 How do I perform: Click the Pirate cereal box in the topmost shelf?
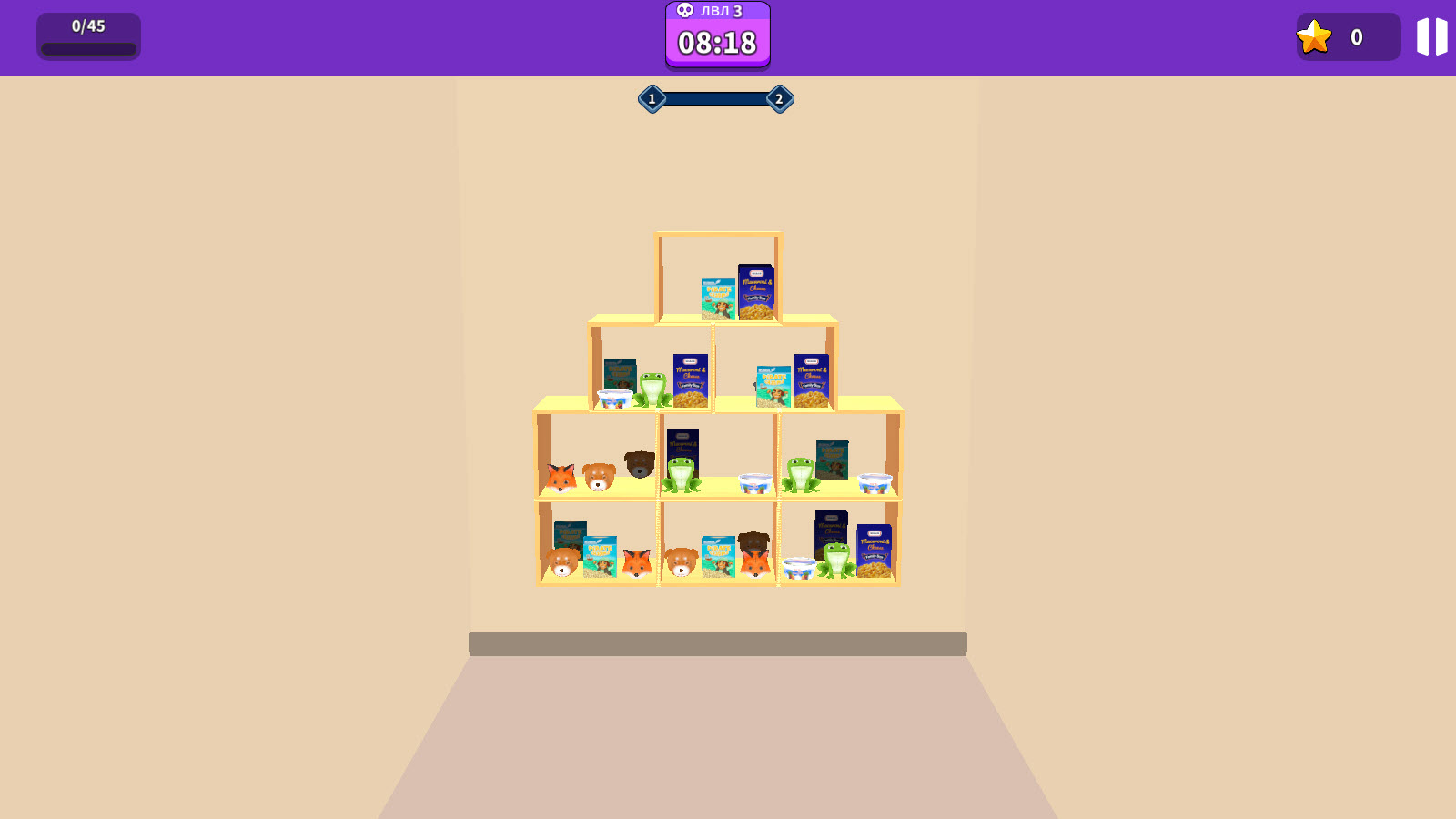(718, 298)
